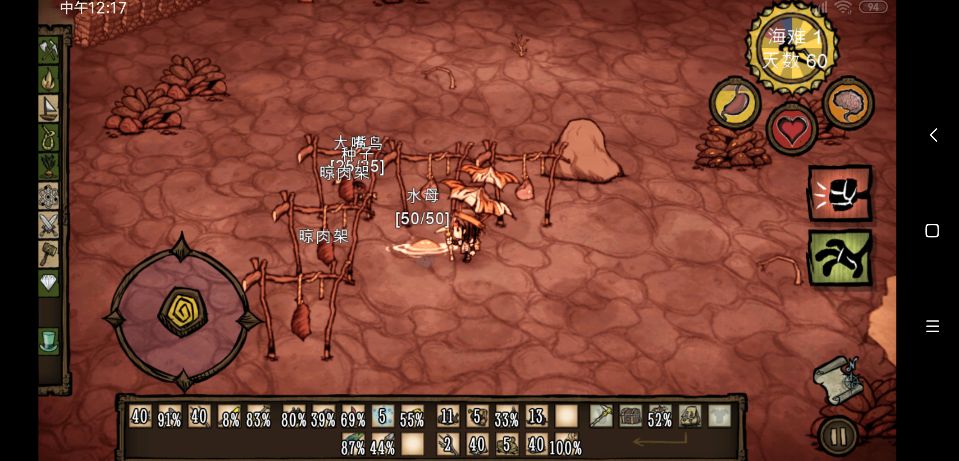The image size is (959, 461).
Task: Select the inventory slot showing 91%
Action: (x=170, y=416)
